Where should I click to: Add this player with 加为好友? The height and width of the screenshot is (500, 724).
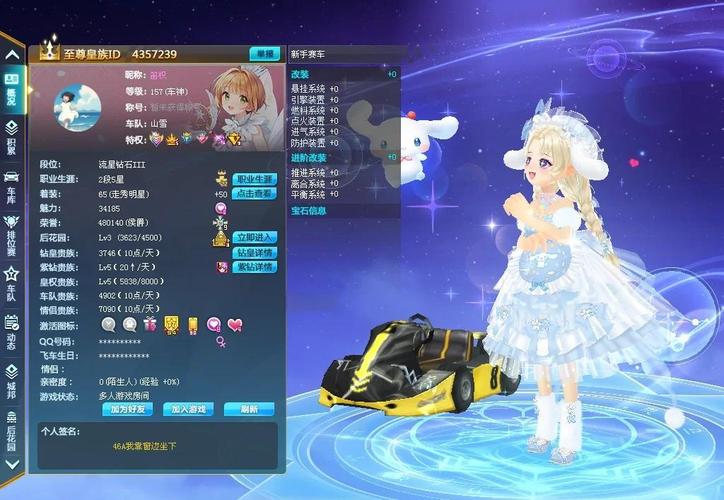coord(126,409)
